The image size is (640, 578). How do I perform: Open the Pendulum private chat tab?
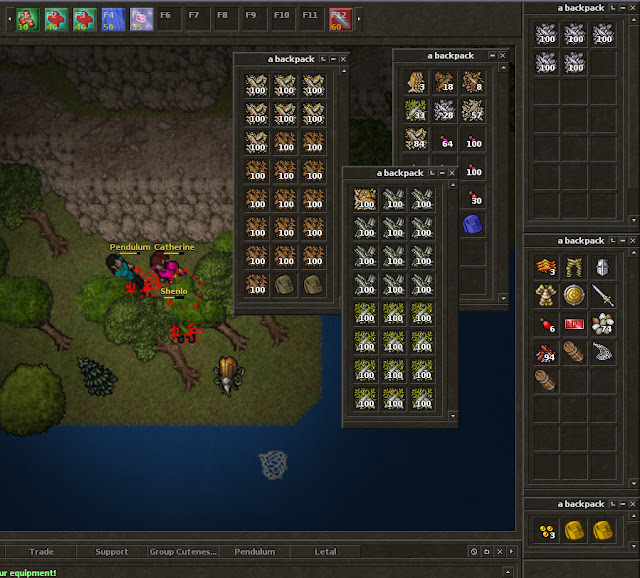tap(254, 551)
